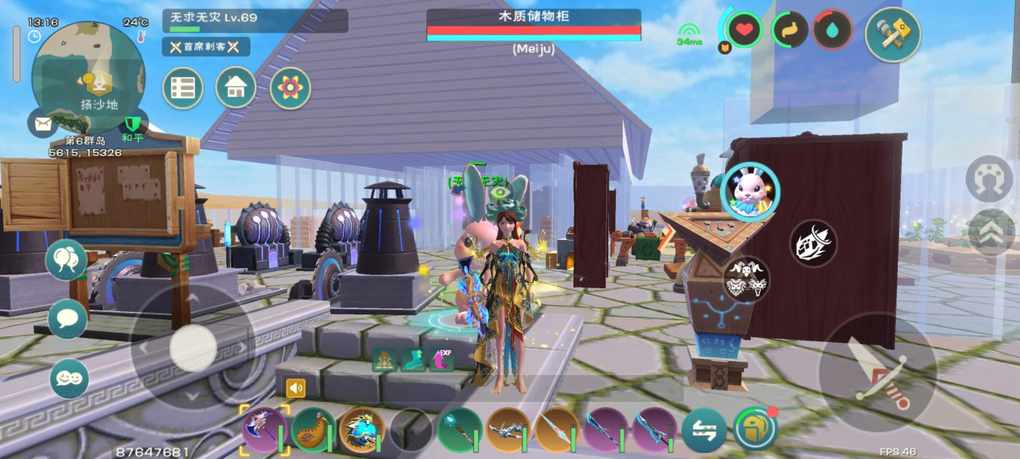Toggle the yellow speaker sound button
1020x459 pixels.
[x=295, y=388]
